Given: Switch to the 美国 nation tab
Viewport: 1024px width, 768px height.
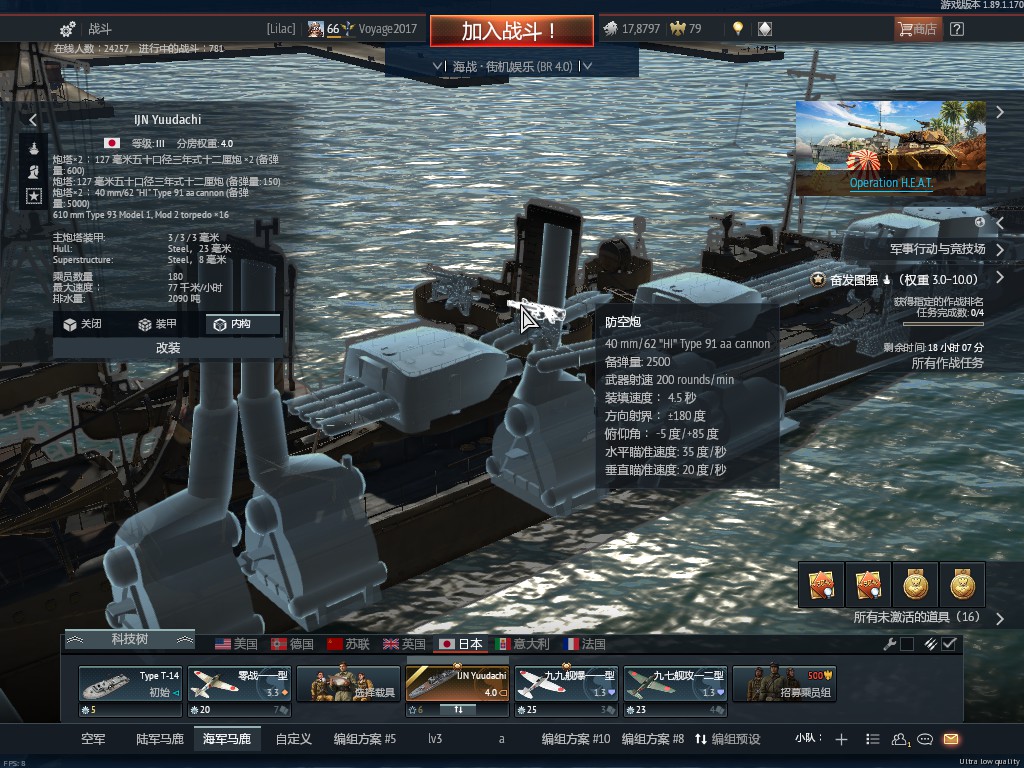Looking at the screenshot, I should click(236, 644).
